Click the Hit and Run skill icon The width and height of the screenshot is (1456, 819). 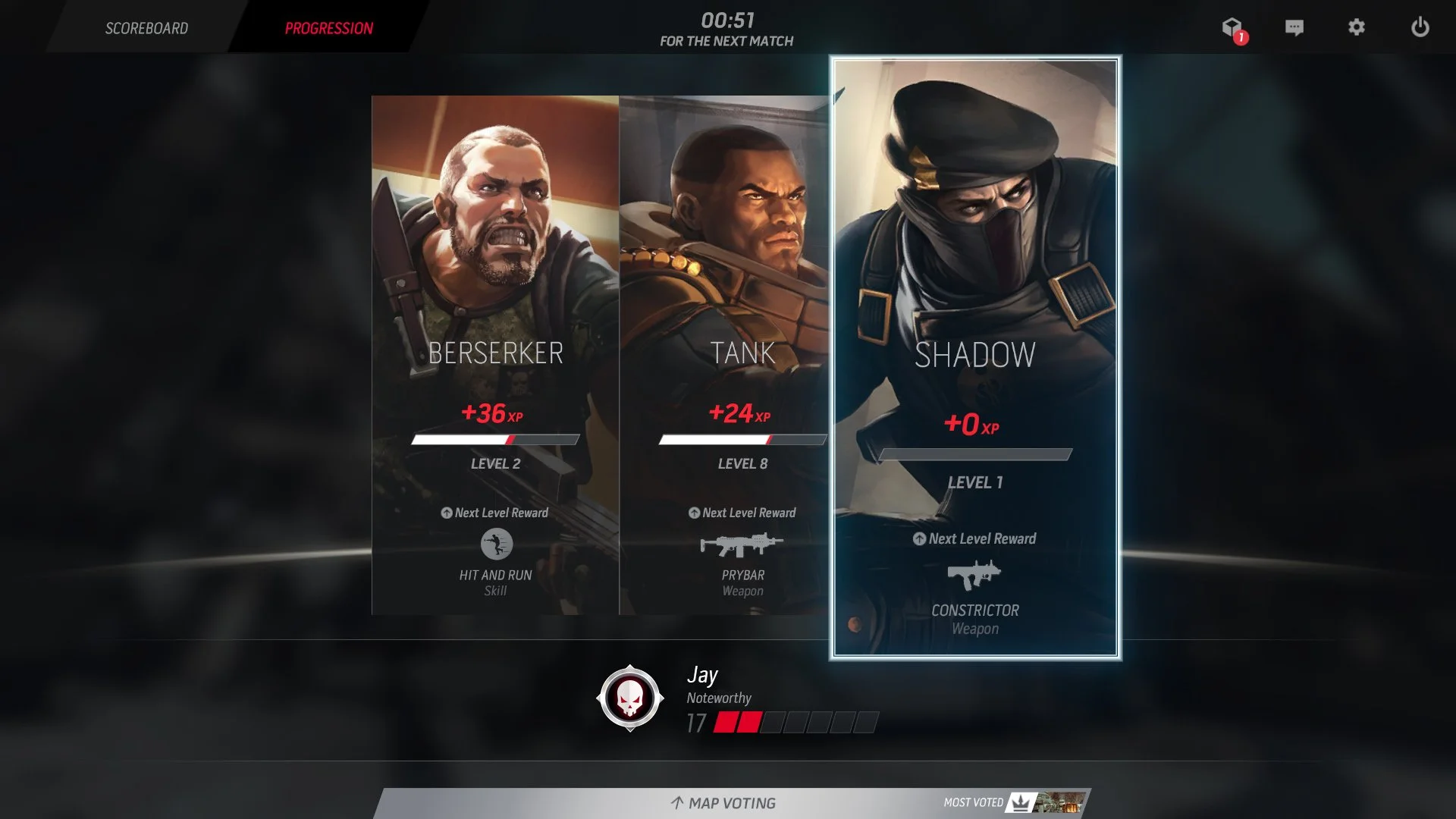tap(497, 543)
